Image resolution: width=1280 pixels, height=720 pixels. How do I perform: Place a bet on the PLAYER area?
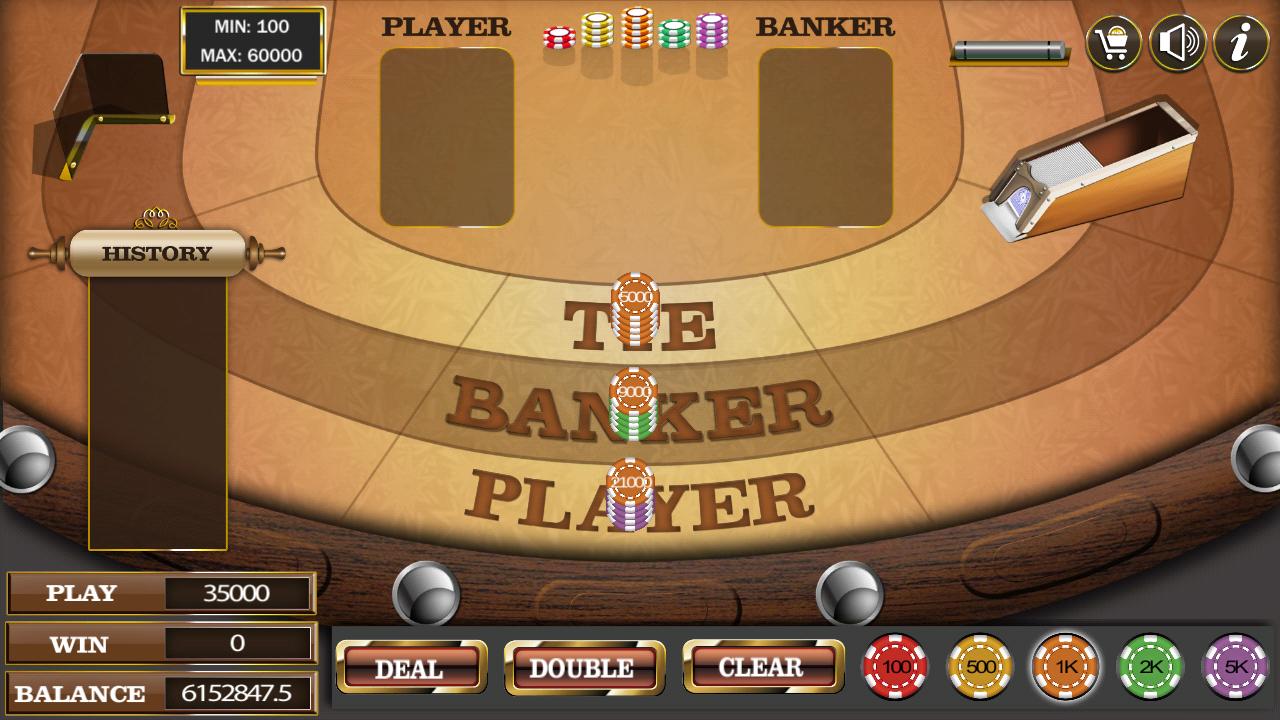click(636, 490)
